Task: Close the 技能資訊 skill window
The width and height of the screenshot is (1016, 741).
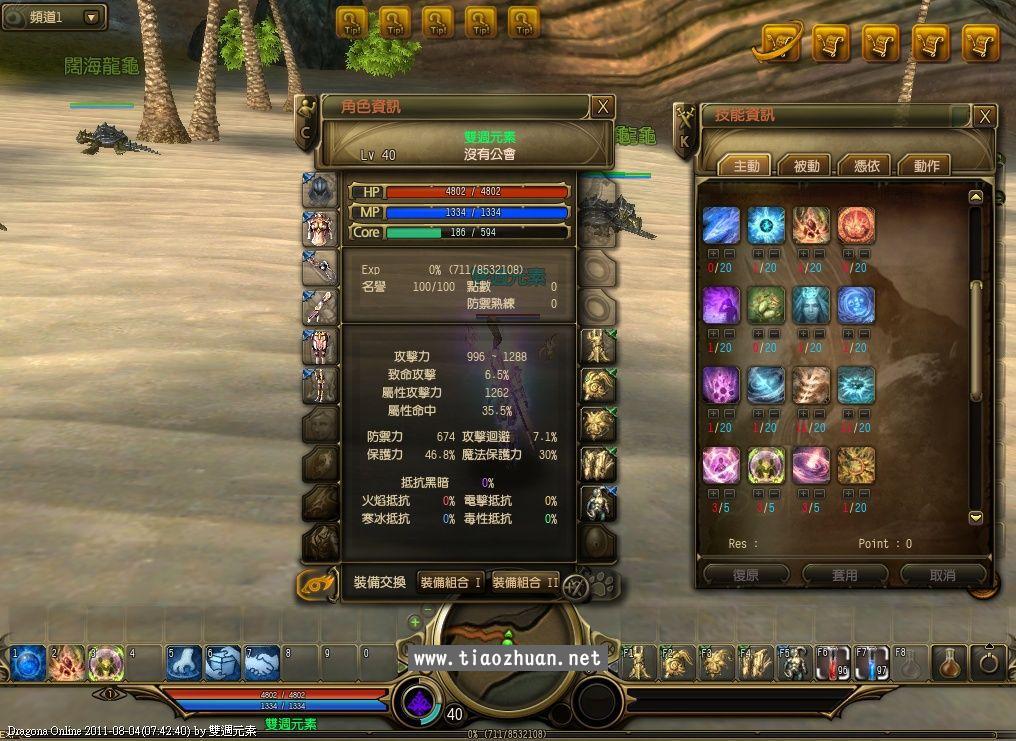Action: (x=985, y=117)
